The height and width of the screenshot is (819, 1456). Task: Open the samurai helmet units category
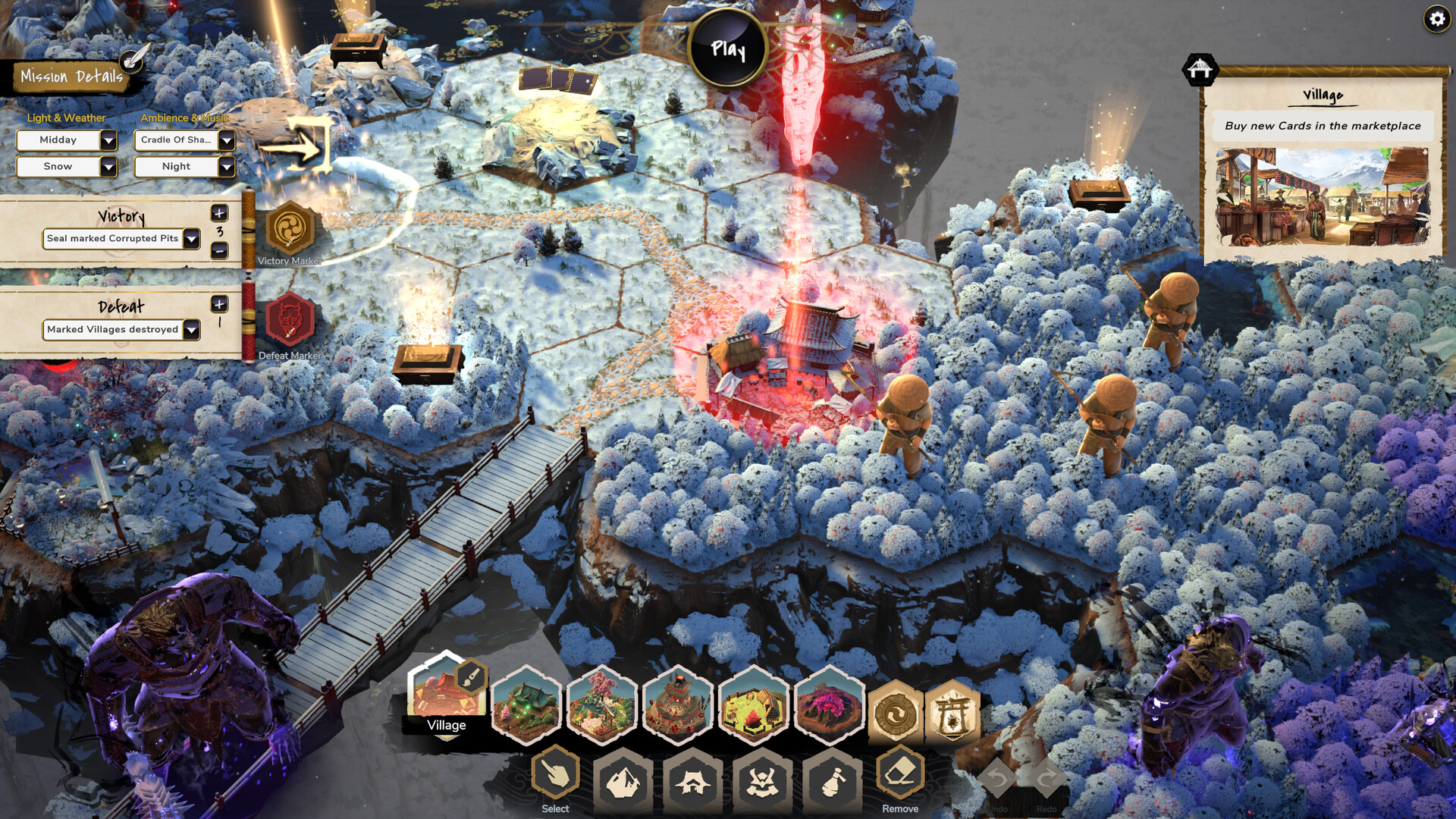(x=762, y=781)
